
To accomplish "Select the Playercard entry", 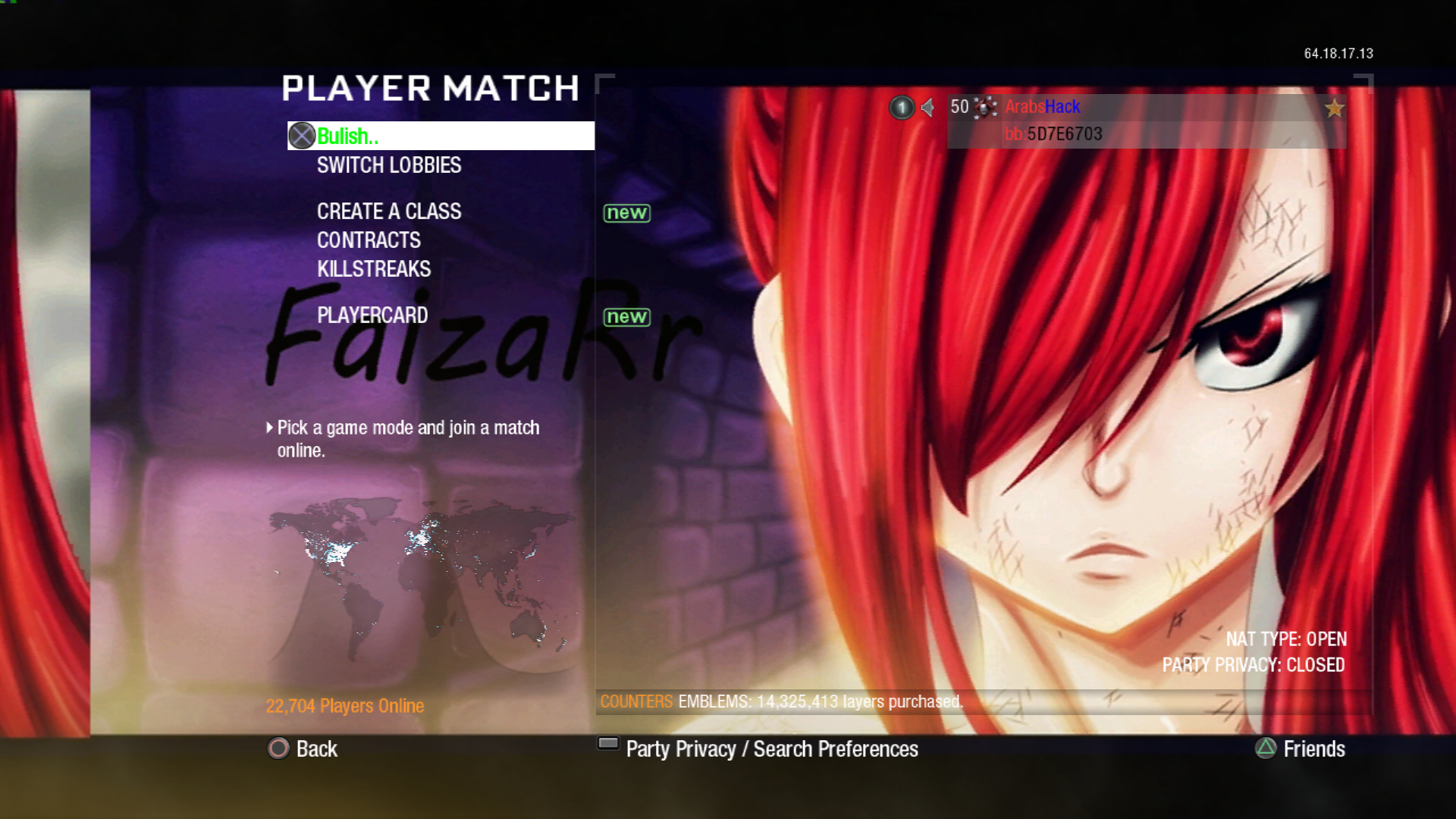I will [x=372, y=315].
